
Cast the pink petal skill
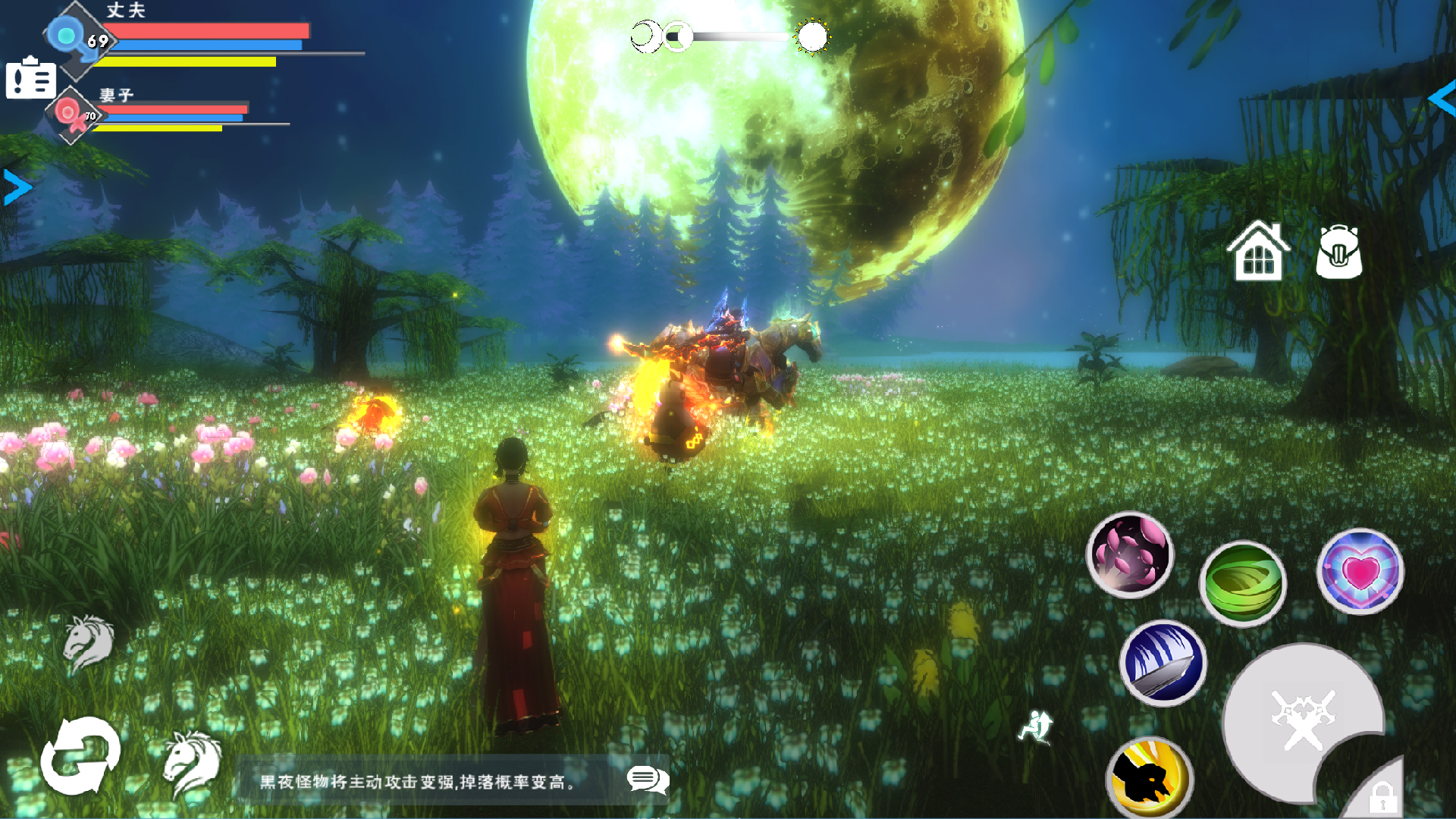click(x=1131, y=554)
